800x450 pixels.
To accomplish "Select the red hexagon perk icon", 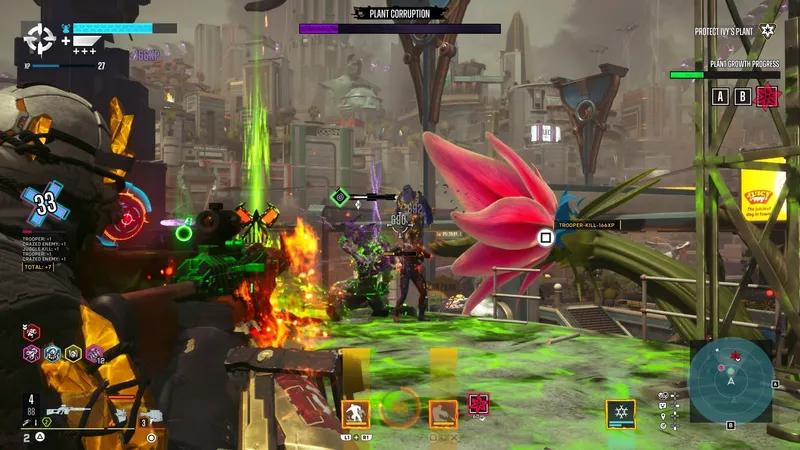I will click(x=32, y=331).
